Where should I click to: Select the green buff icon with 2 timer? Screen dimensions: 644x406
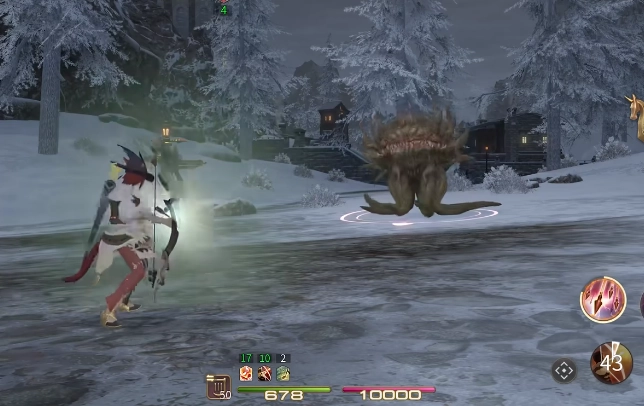283,373
